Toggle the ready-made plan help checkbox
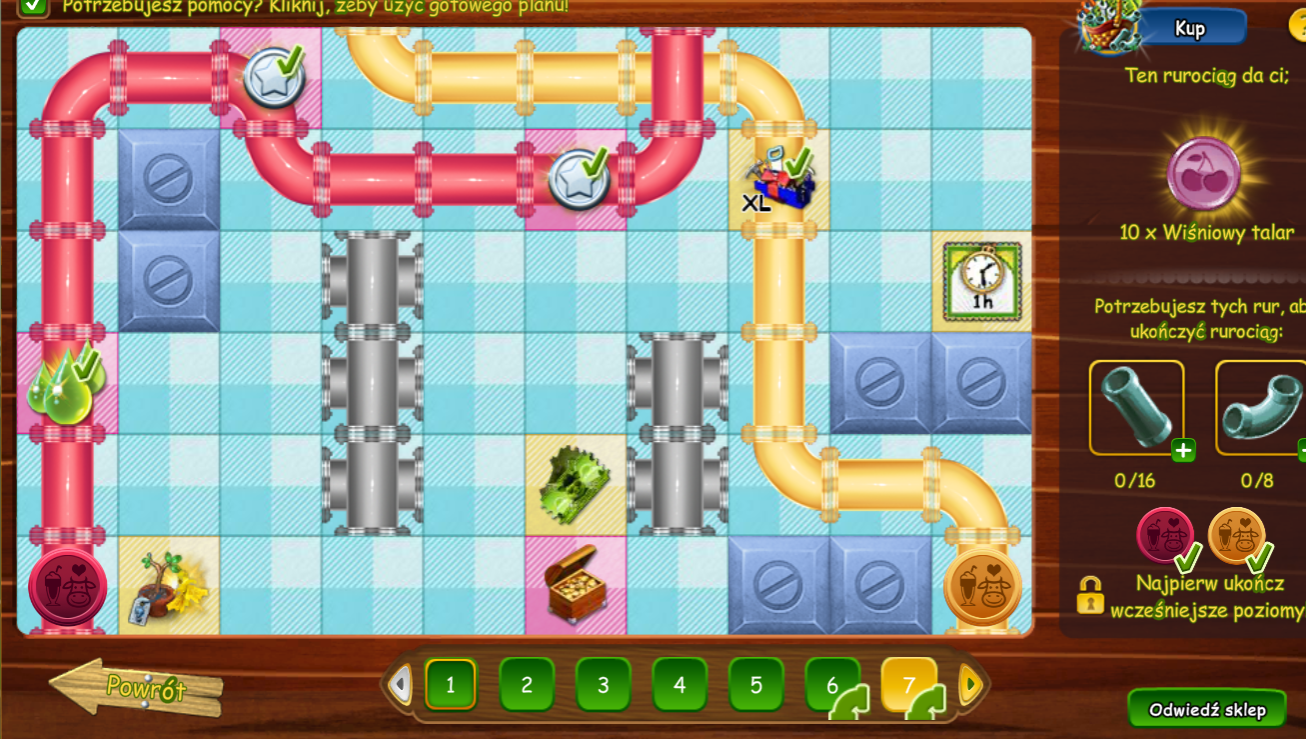 click(34, 5)
